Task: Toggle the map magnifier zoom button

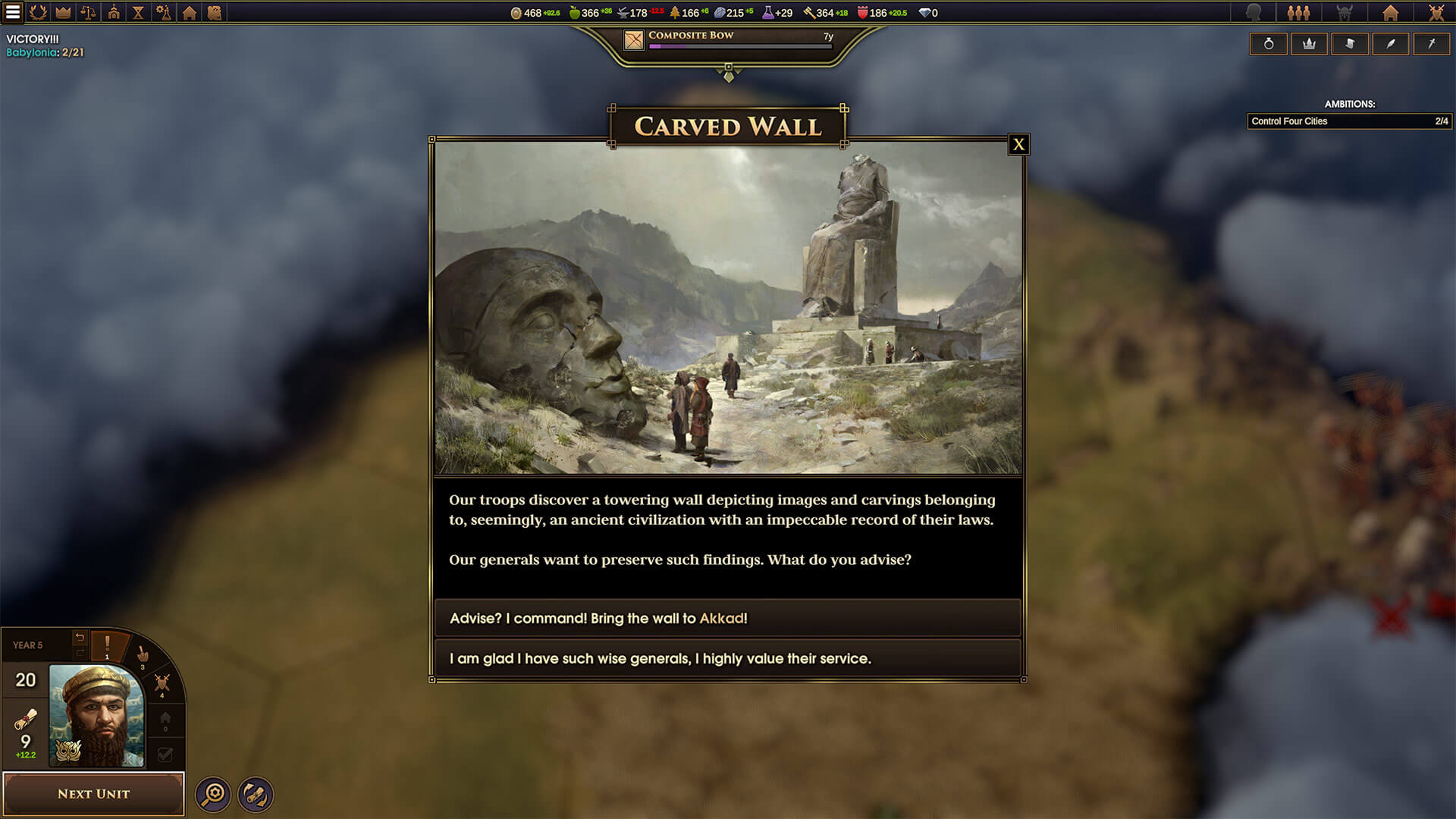Action: [213, 793]
